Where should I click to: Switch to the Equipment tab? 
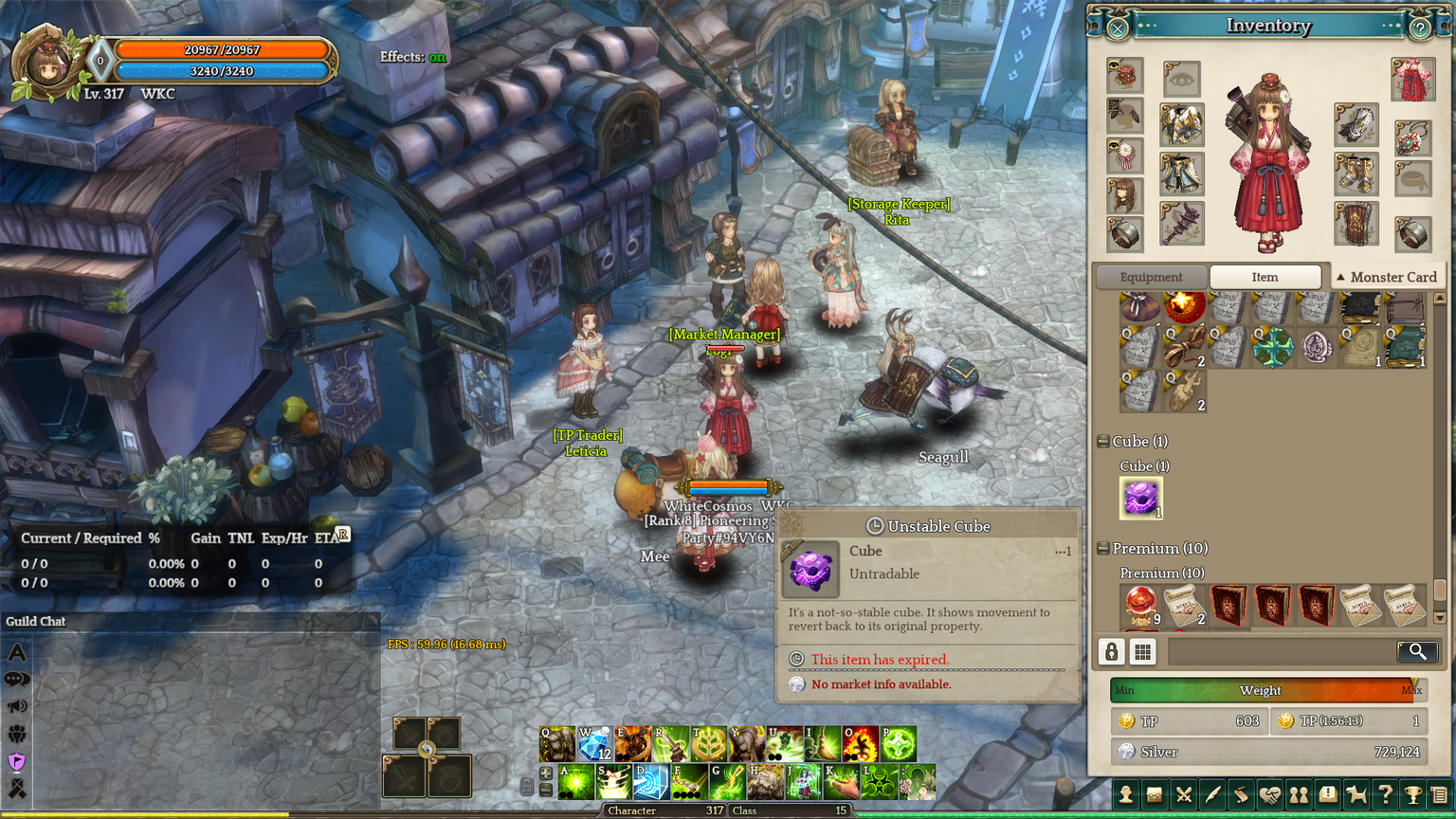1151,277
